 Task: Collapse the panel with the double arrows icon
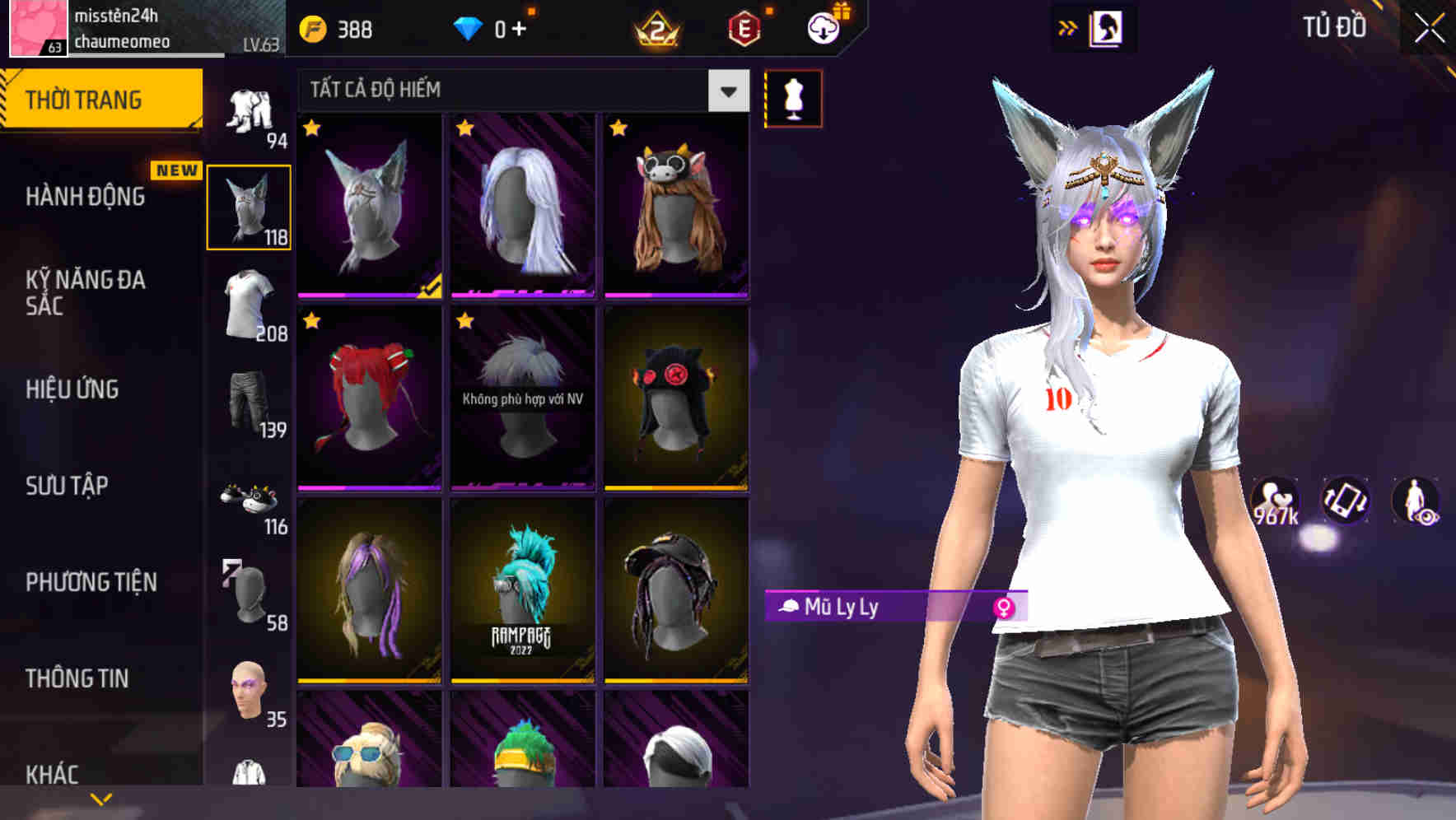(x=1068, y=26)
